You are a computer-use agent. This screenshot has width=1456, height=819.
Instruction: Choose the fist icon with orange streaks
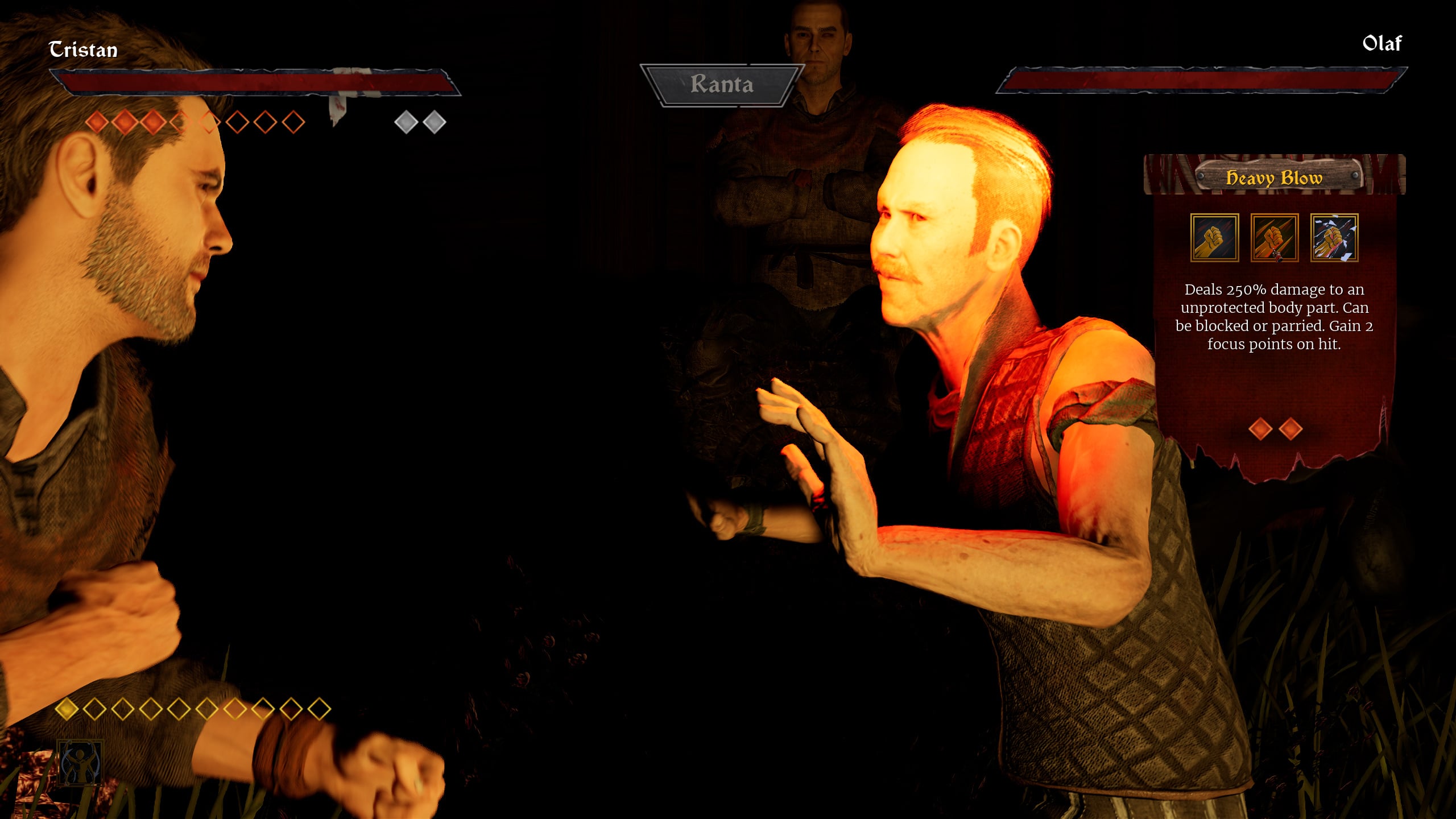(x=1274, y=238)
